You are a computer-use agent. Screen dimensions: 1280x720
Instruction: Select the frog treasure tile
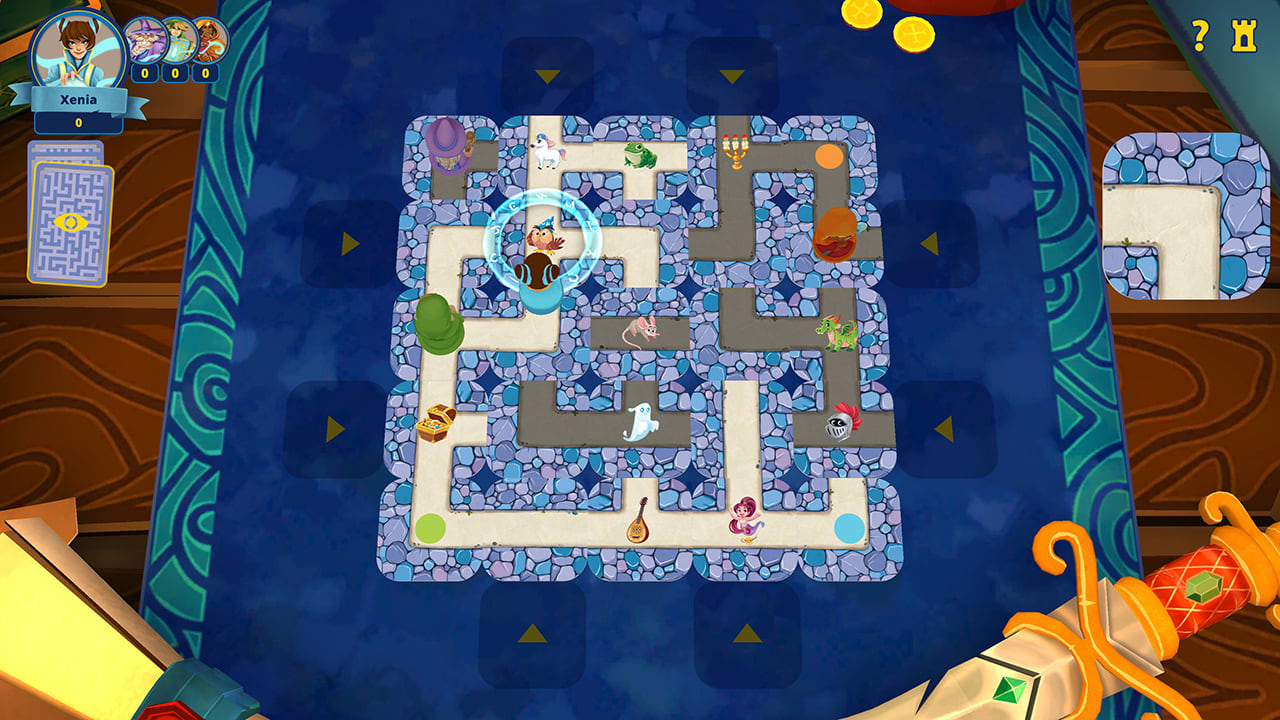[x=640, y=155]
